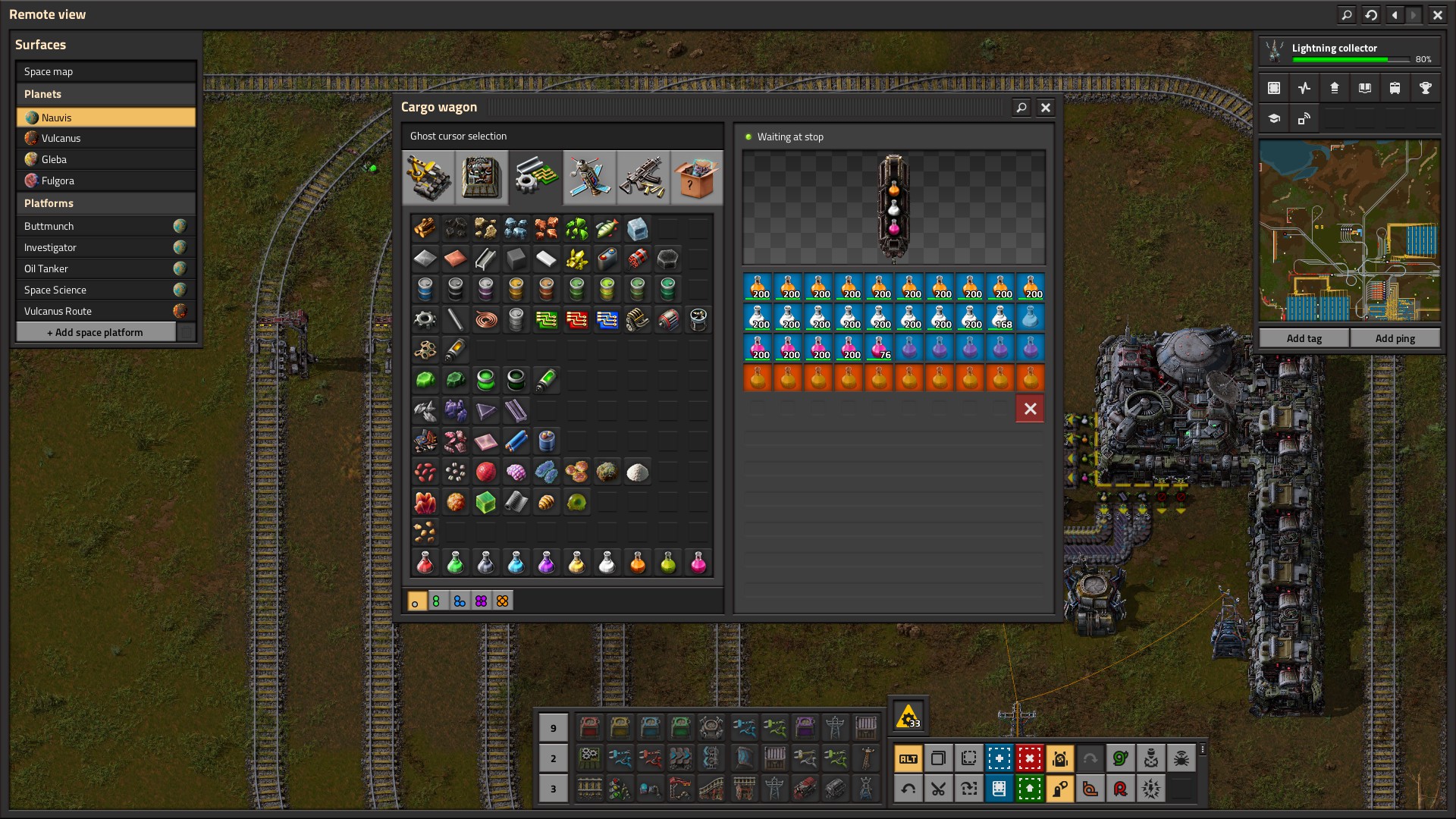Close the Cargo wagon window
The image size is (1456, 819).
[1046, 108]
